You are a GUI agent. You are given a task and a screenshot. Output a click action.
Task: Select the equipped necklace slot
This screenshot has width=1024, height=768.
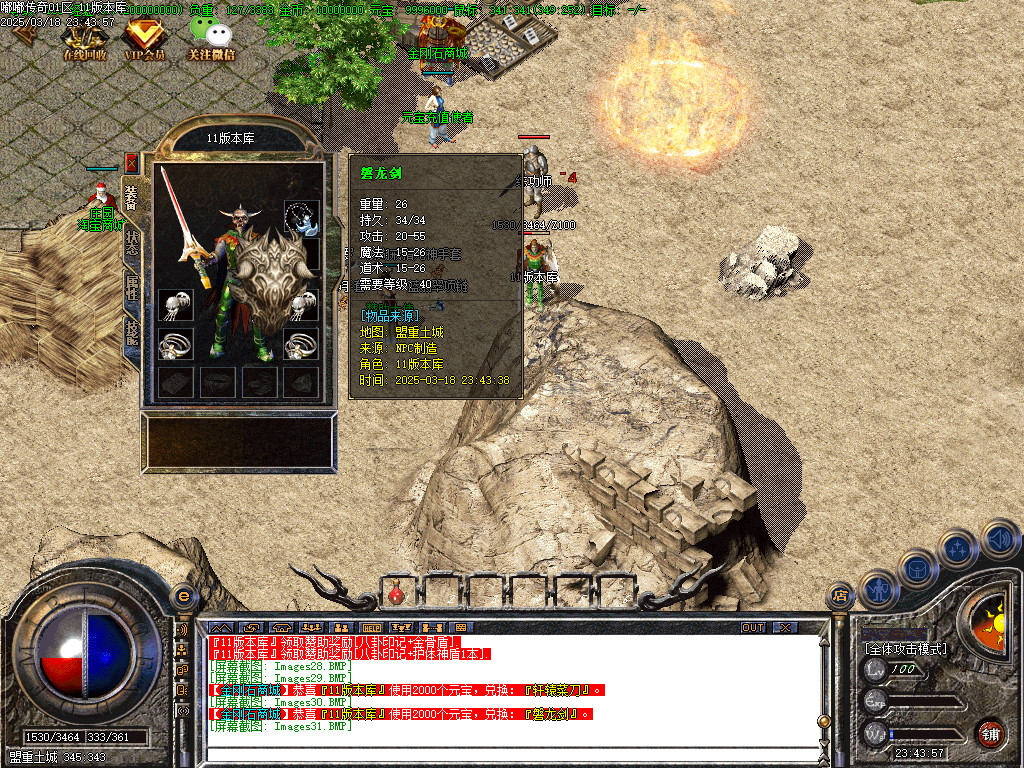pyautogui.click(x=302, y=215)
